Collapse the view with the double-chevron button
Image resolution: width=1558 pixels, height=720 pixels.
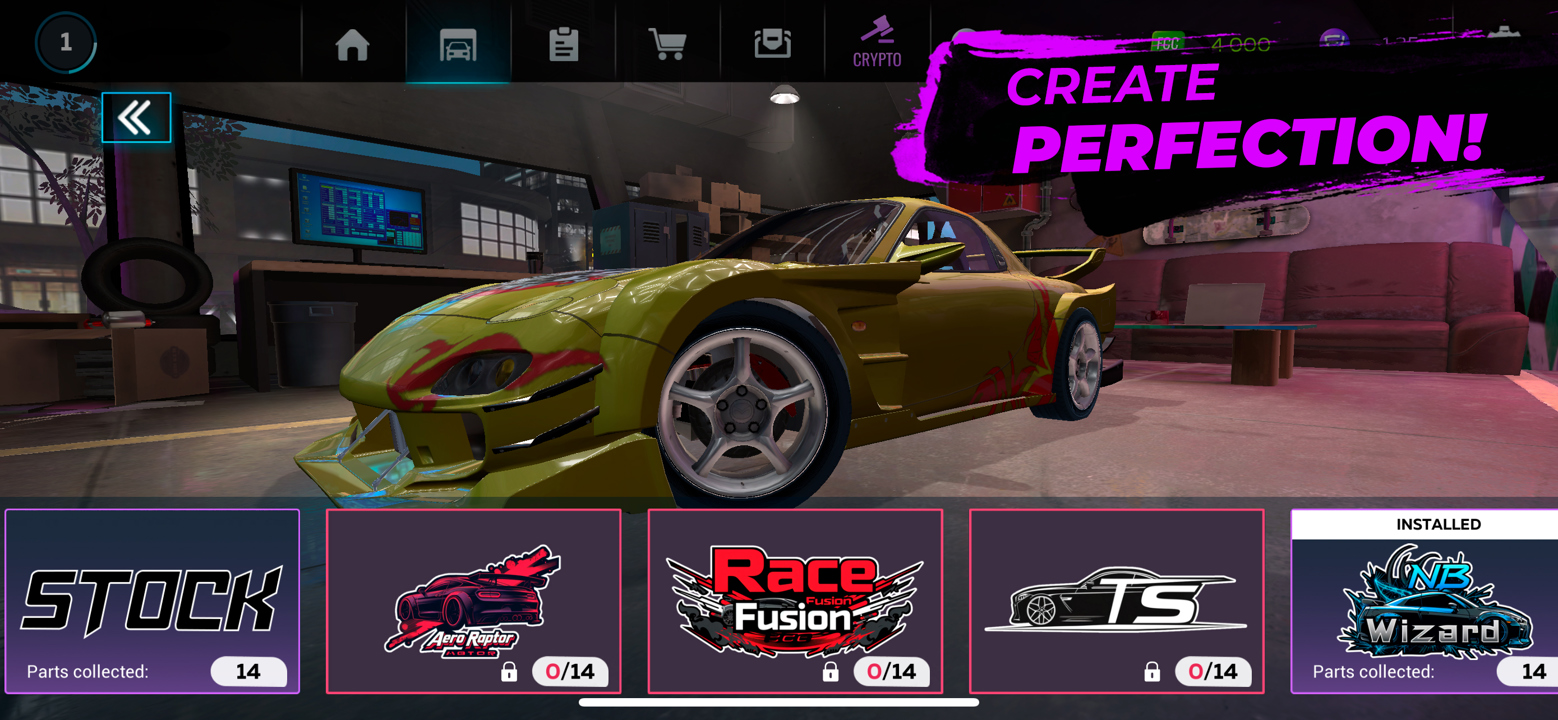click(x=136, y=117)
